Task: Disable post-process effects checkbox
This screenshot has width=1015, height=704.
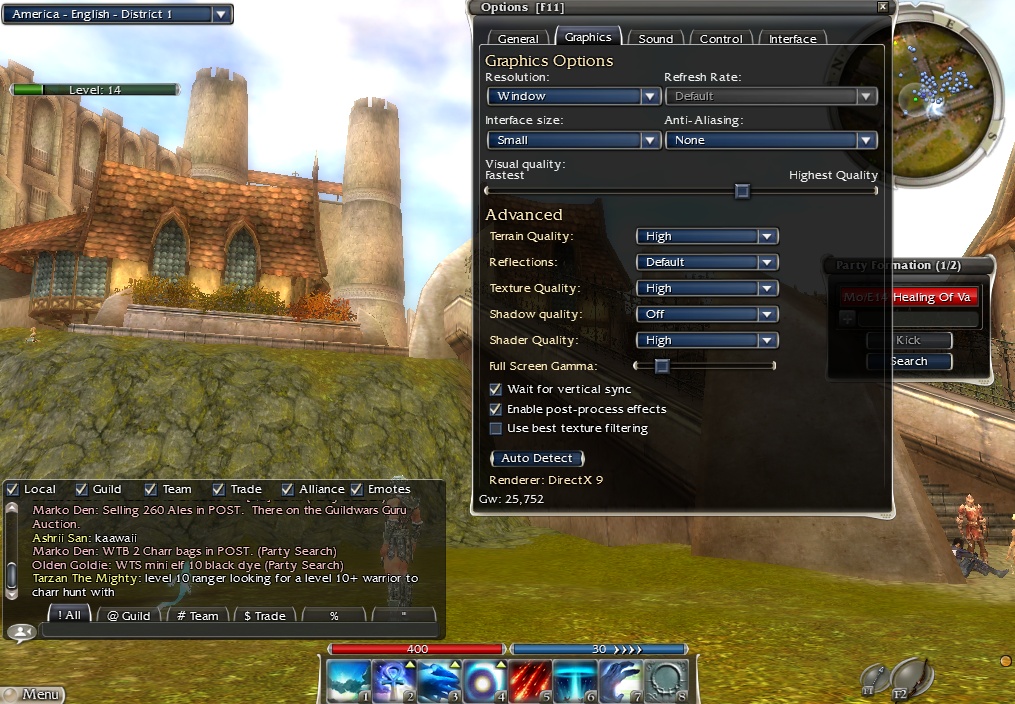Action: click(x=496, y=409)
